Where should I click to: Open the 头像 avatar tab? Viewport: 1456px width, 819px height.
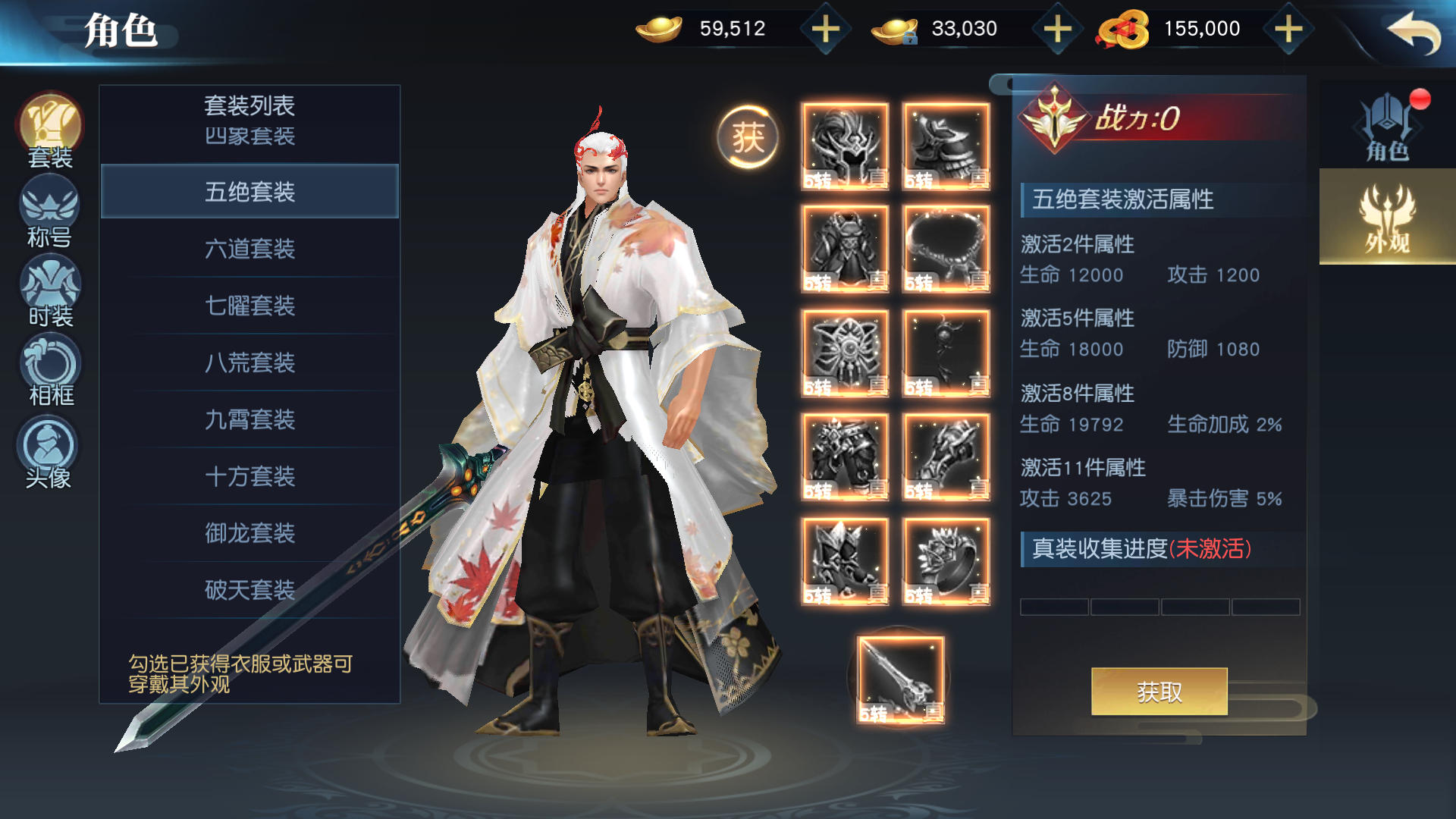tap(49, 453)
